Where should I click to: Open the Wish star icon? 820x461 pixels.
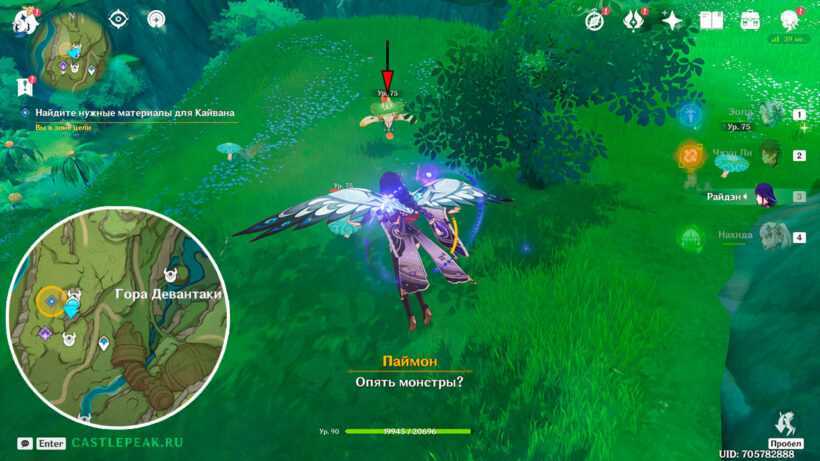coord(672,19)
